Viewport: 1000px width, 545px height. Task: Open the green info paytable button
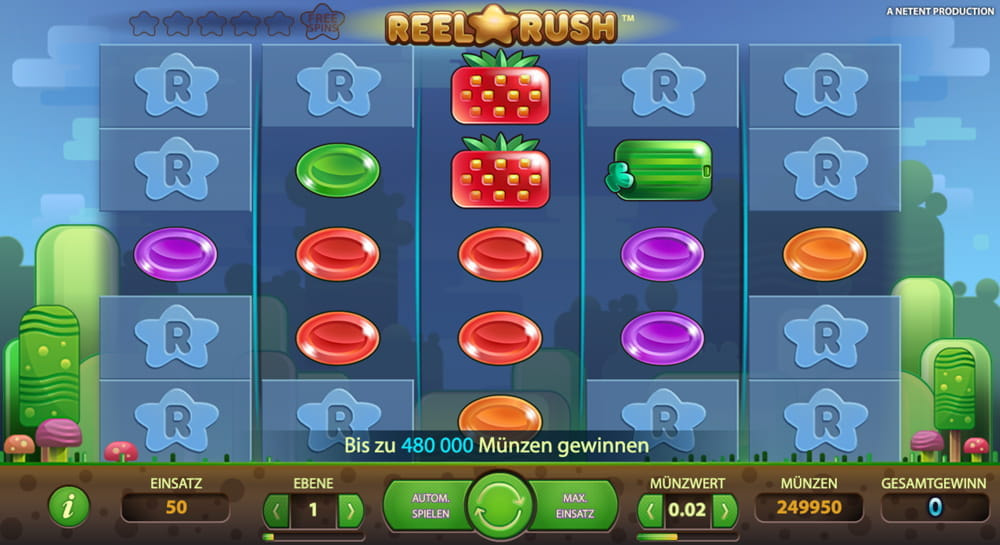pyautogui.click(x=69, y=508)
